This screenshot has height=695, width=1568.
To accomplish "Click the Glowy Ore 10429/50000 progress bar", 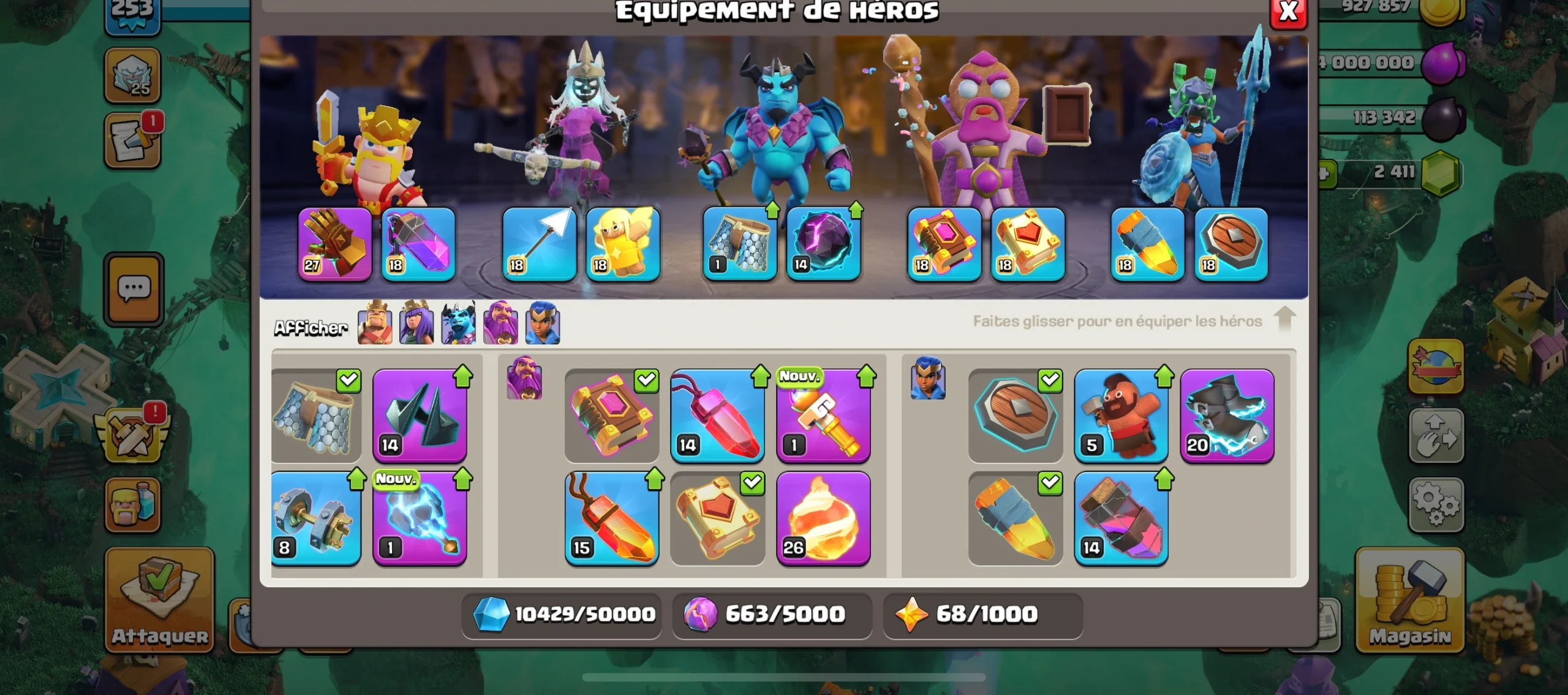I will (560, 616).
